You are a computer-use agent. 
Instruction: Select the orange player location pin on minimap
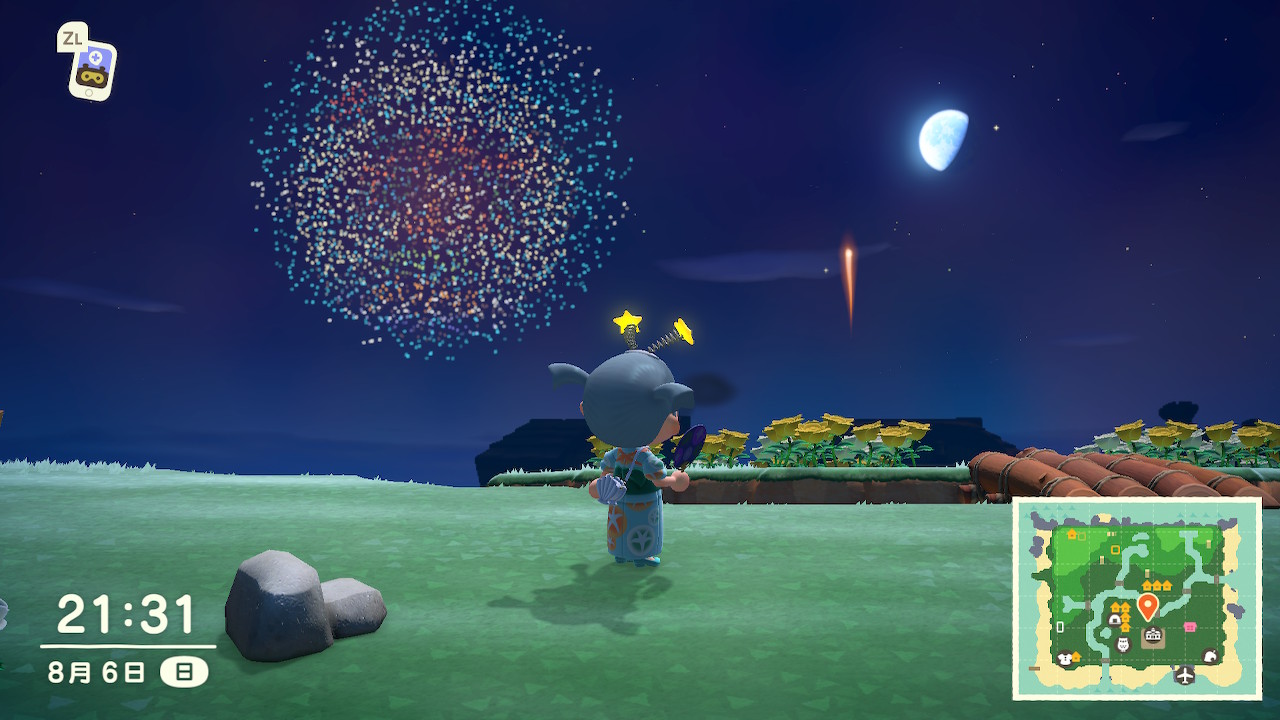1147,605
